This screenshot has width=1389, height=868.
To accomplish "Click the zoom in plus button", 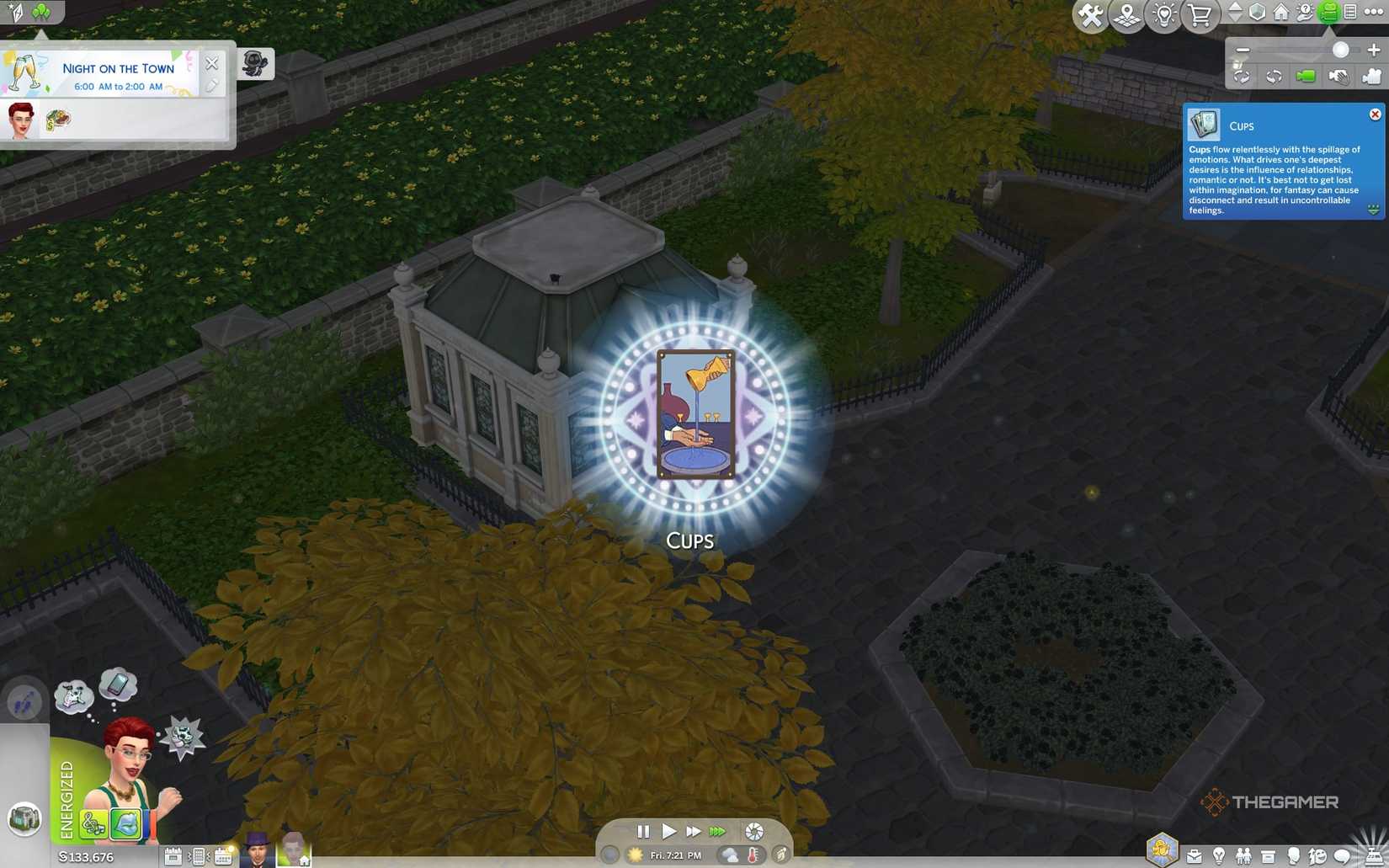I will coord(1373,50).
